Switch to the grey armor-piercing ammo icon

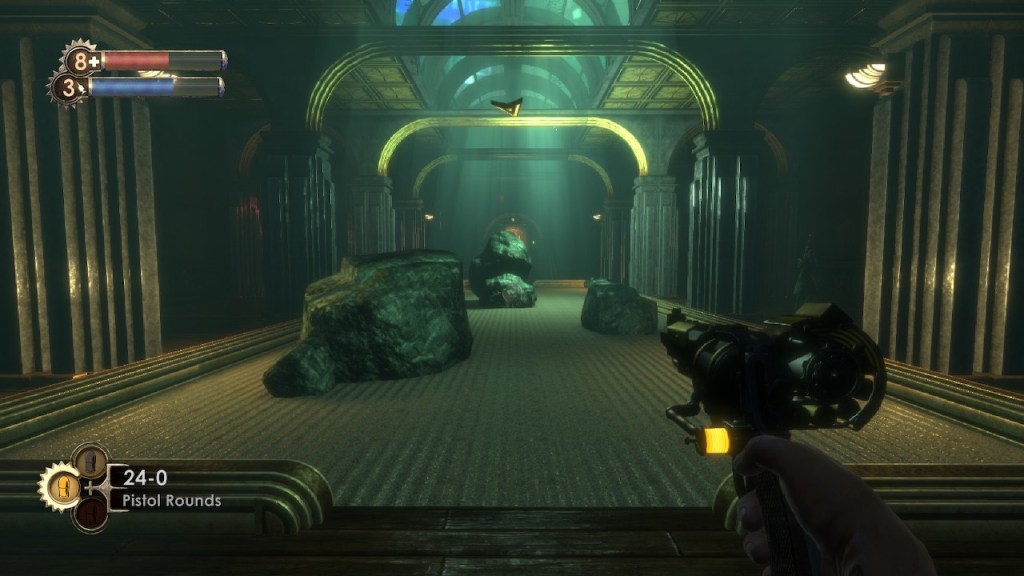click(x=90, y=461)
